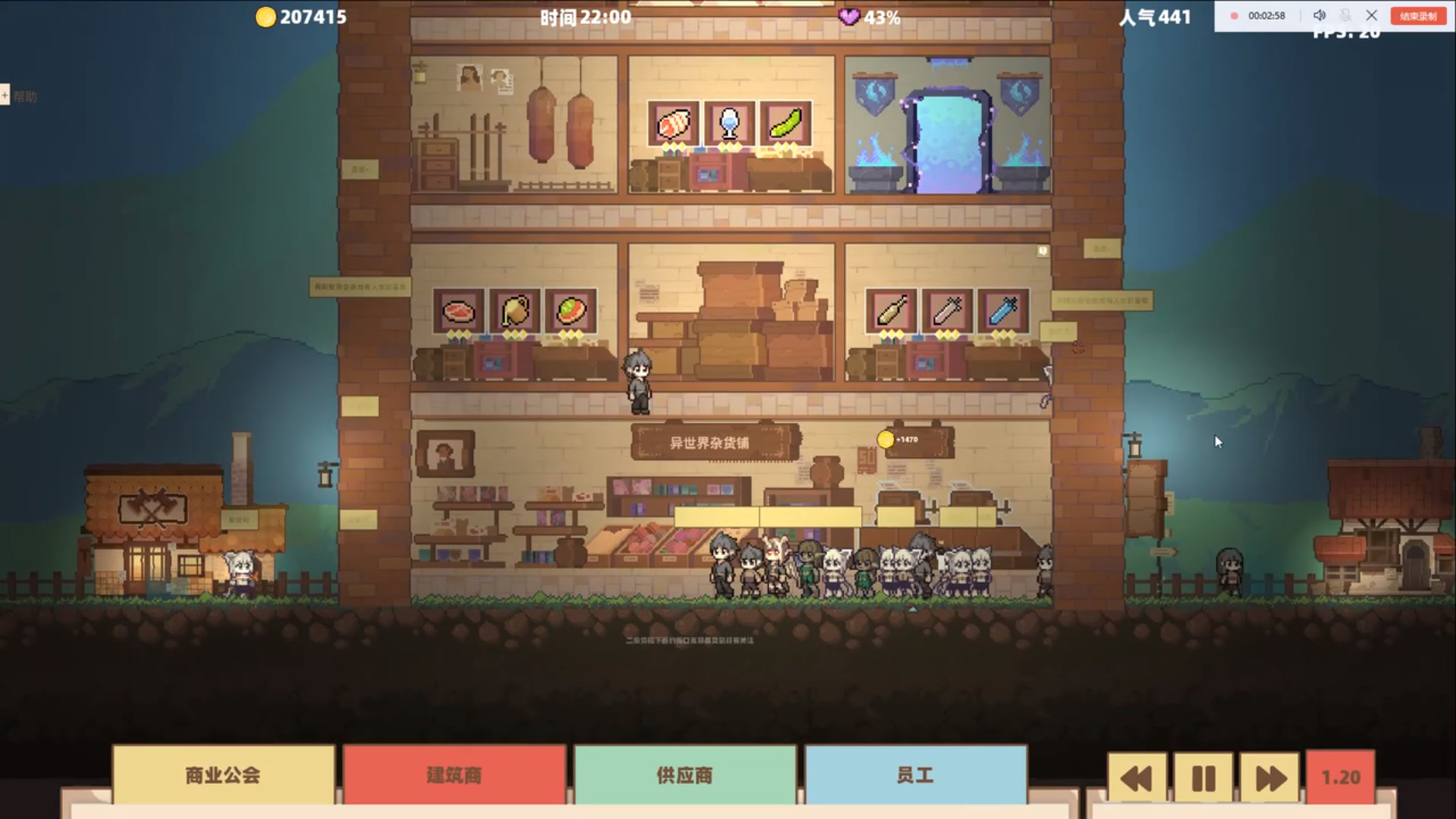
Task: Click the silver sword item icon
Action: [947, 311]
